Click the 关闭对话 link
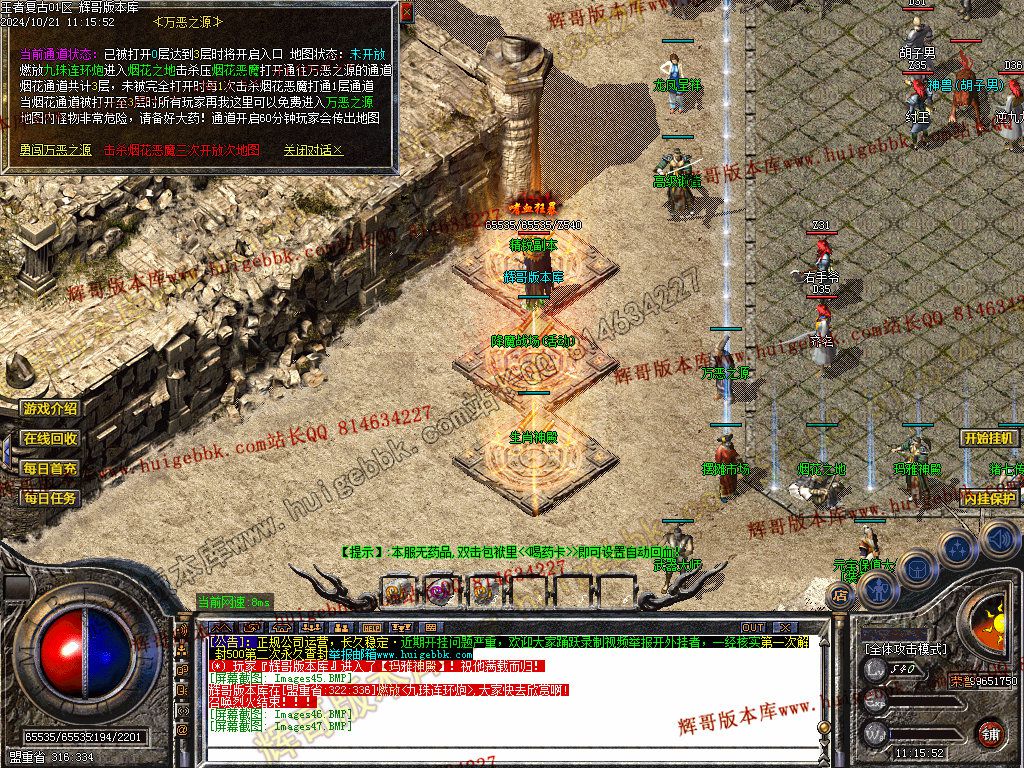The image size is (1024, 768). tap(312, 150)
